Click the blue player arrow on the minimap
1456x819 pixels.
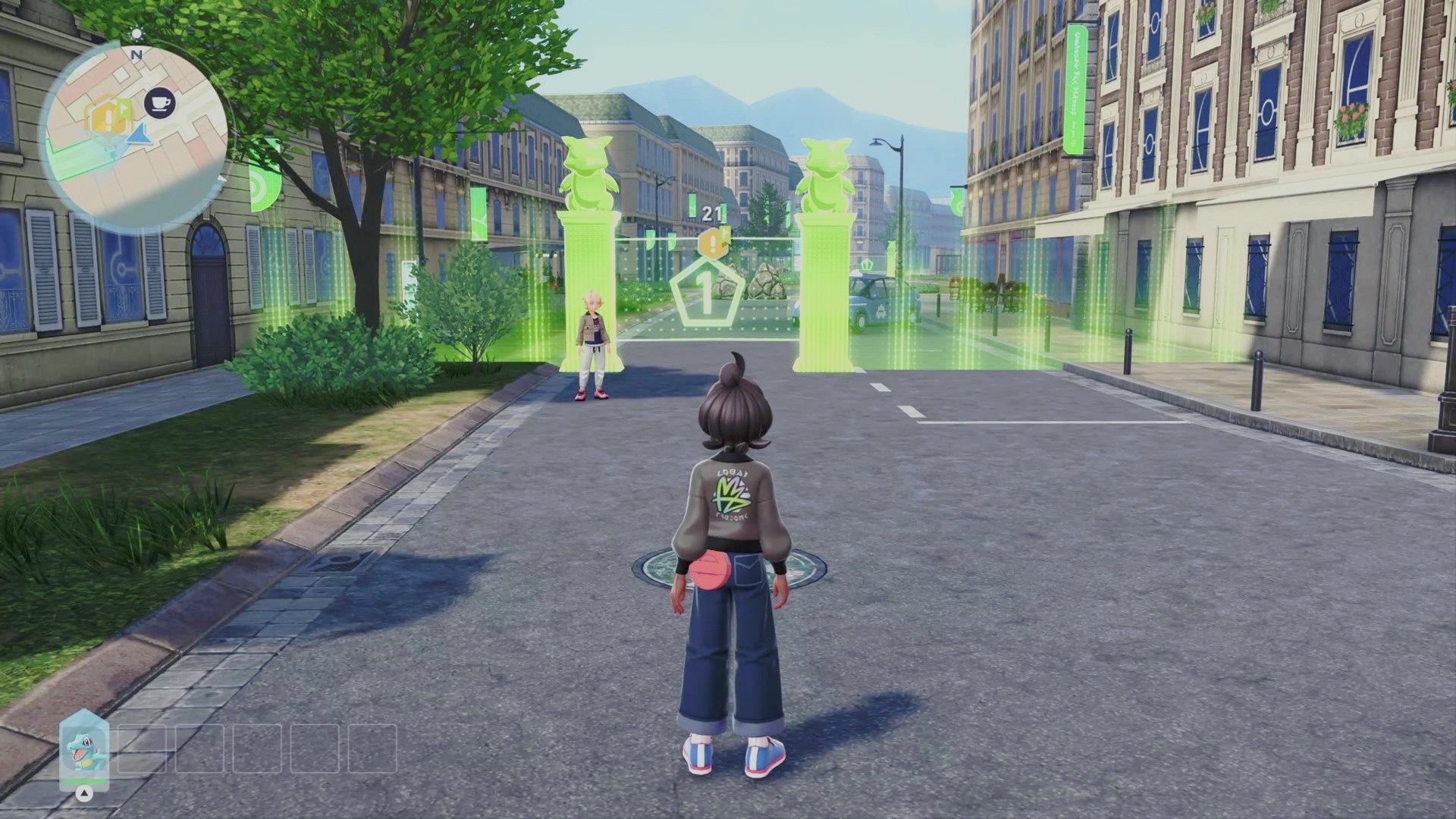[x=139, y=135]
